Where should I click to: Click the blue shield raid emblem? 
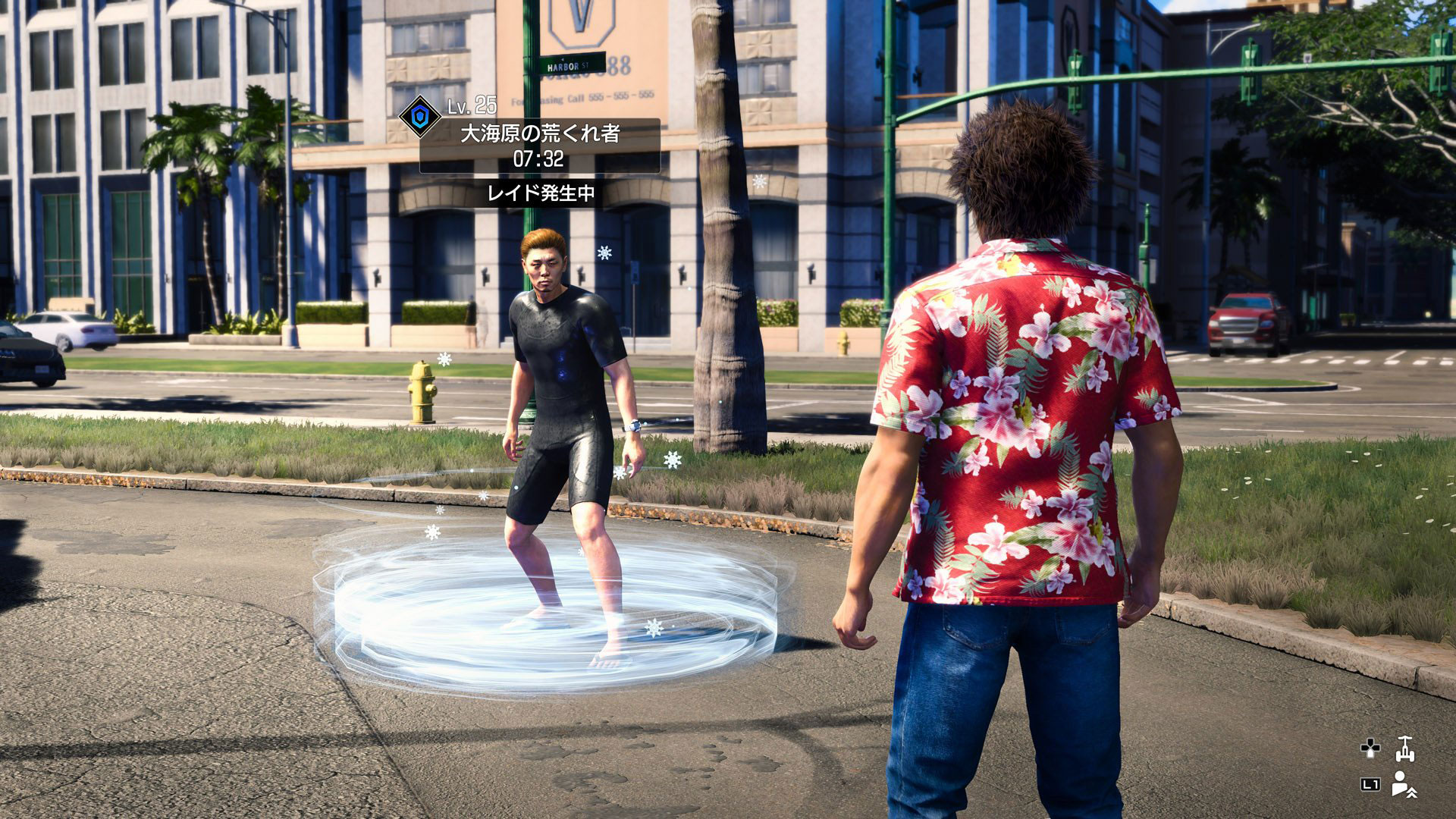419,116
